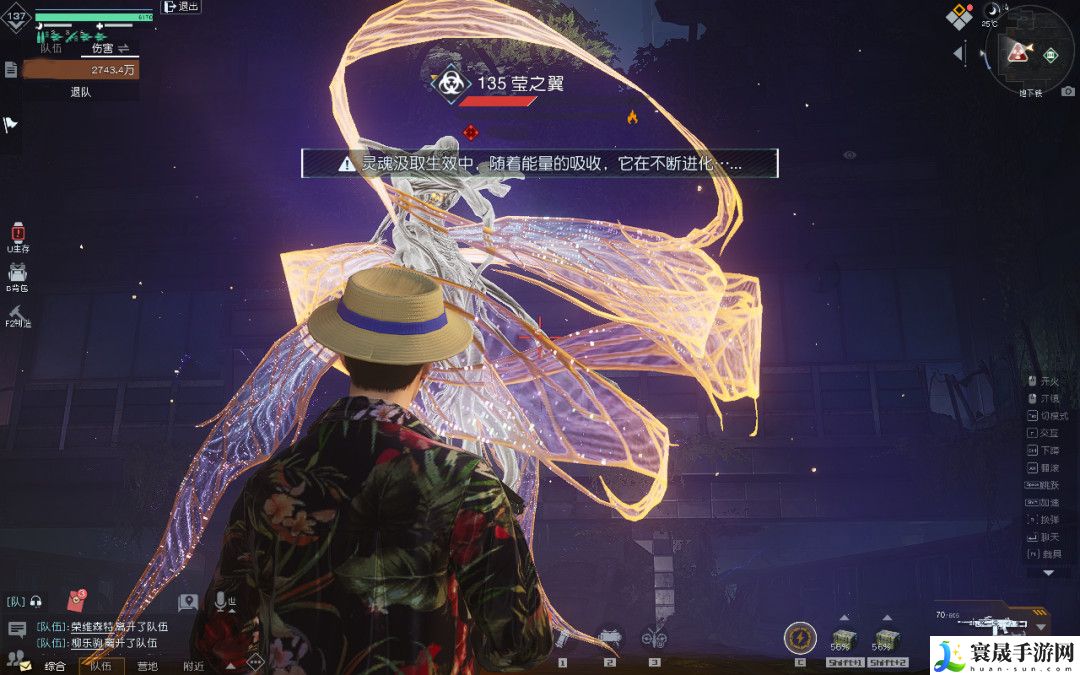Viewport: 1080px width, 675px height.
Task: Click the camera icon beside the minimap
Action: coord(1067,91)
